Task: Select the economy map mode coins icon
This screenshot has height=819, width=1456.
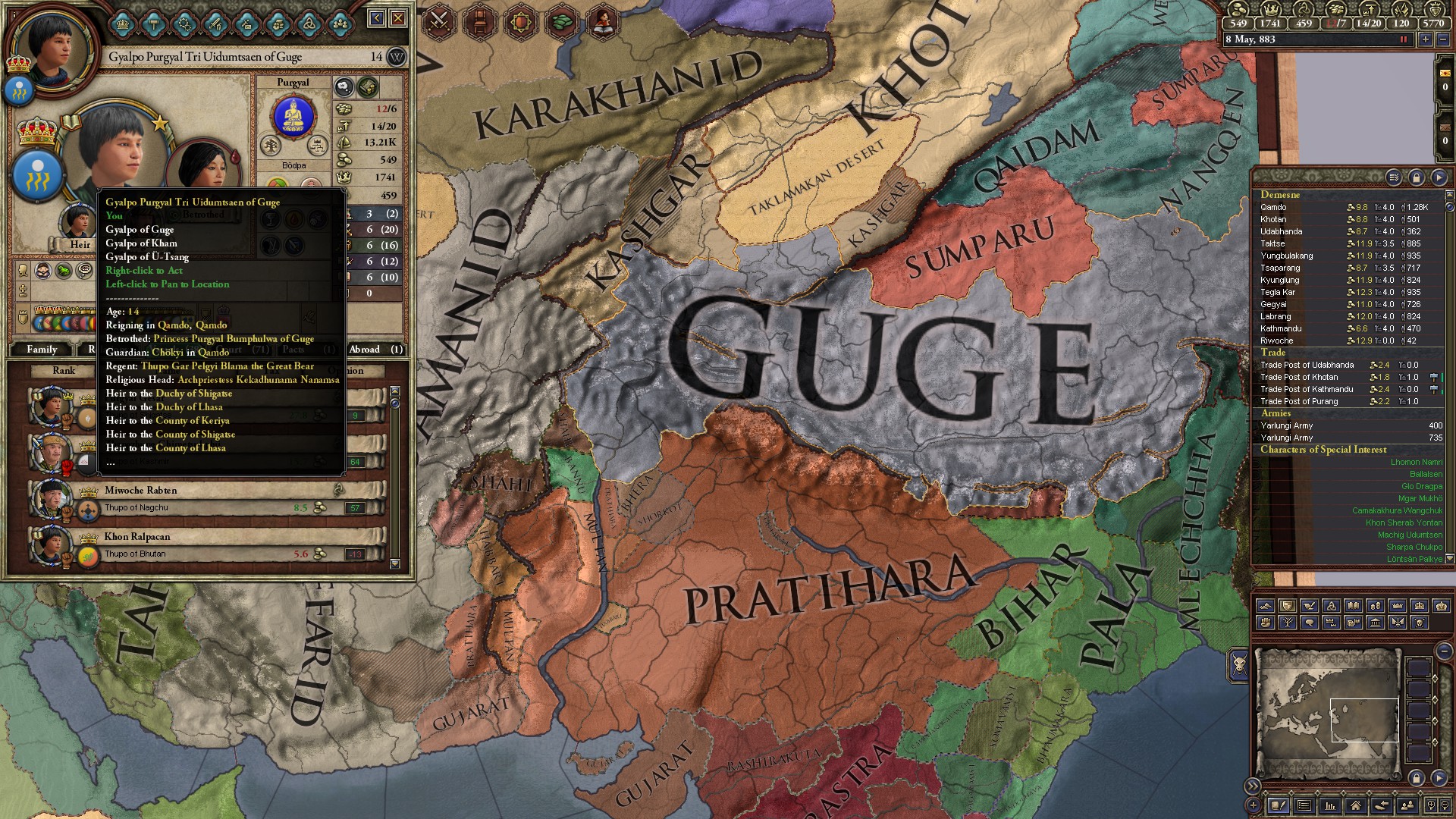Action: [x=1376, y=607]
